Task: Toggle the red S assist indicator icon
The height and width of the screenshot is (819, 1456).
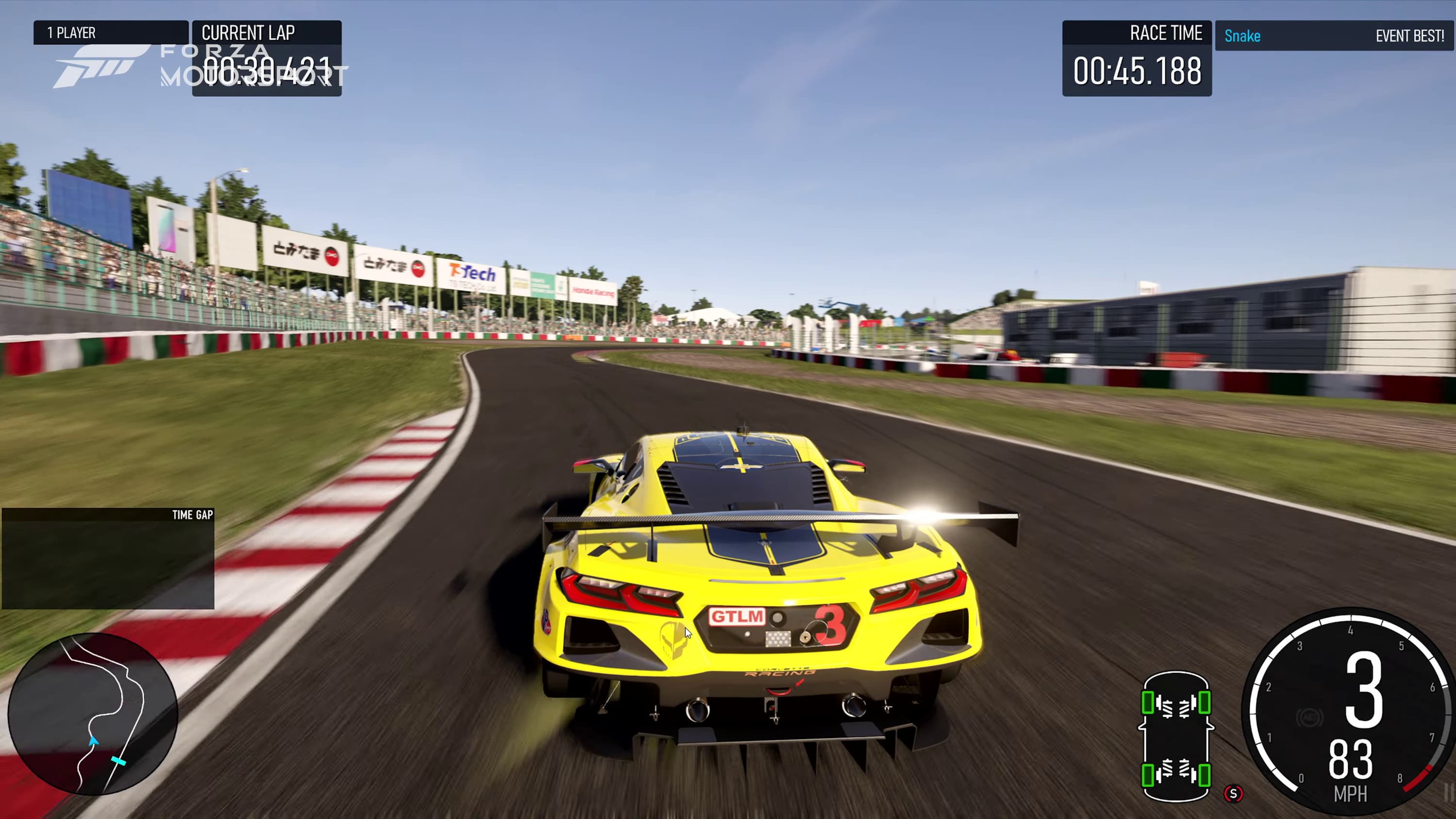Action: [x=1233, y=794]
